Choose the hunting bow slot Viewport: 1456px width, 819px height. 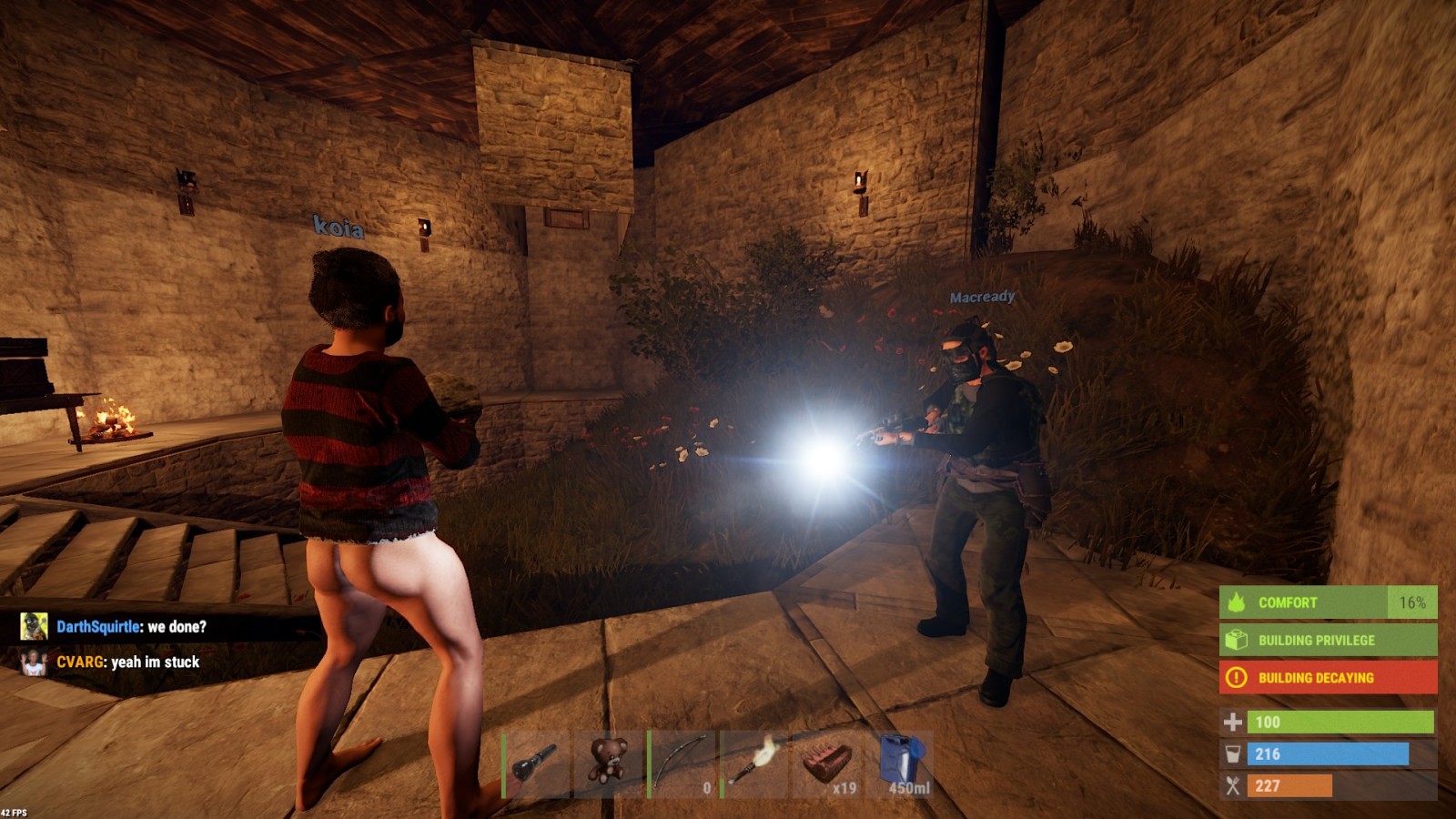[x=682, y=764]
